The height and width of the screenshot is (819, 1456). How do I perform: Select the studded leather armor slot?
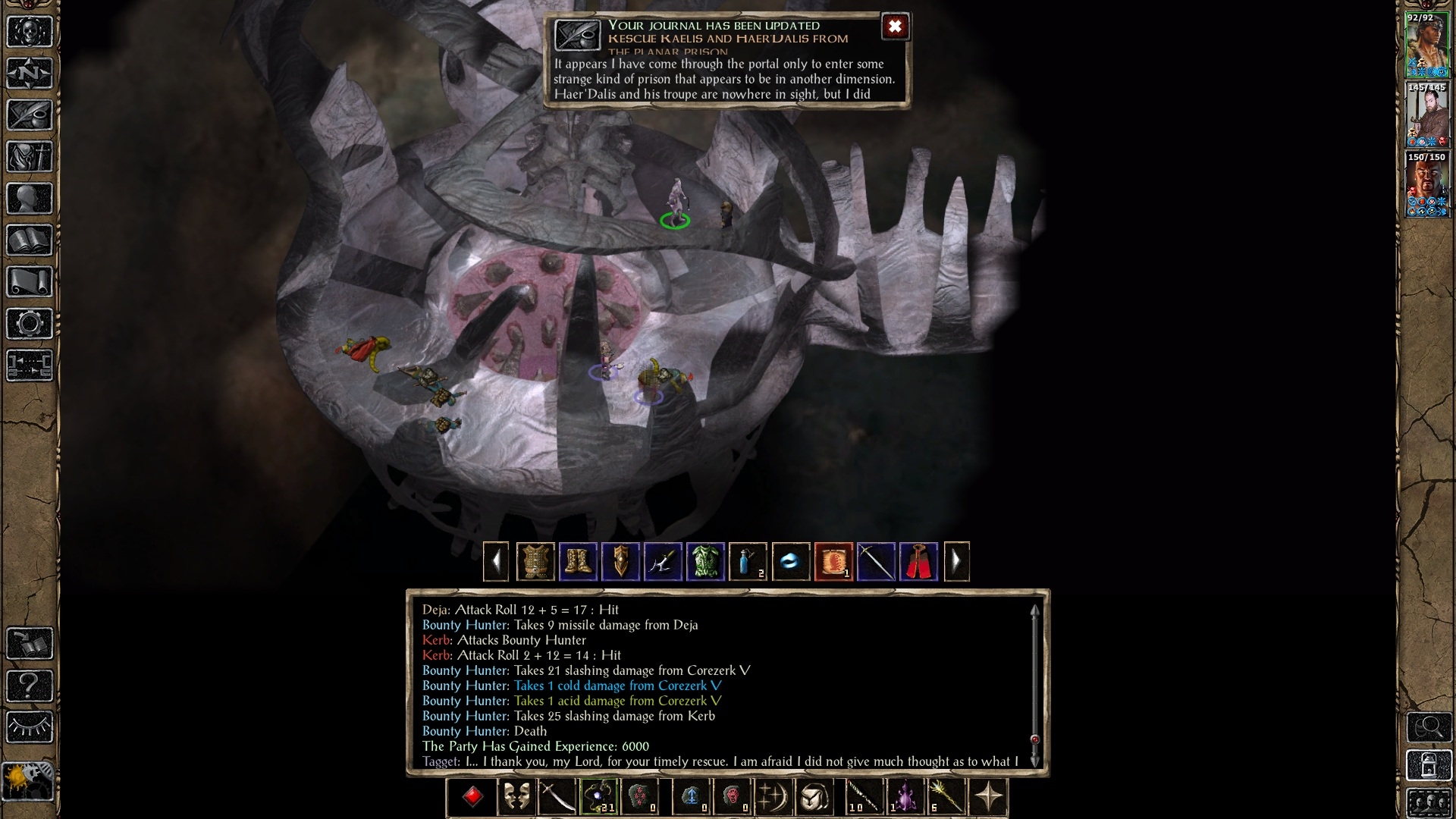(535, 562)
